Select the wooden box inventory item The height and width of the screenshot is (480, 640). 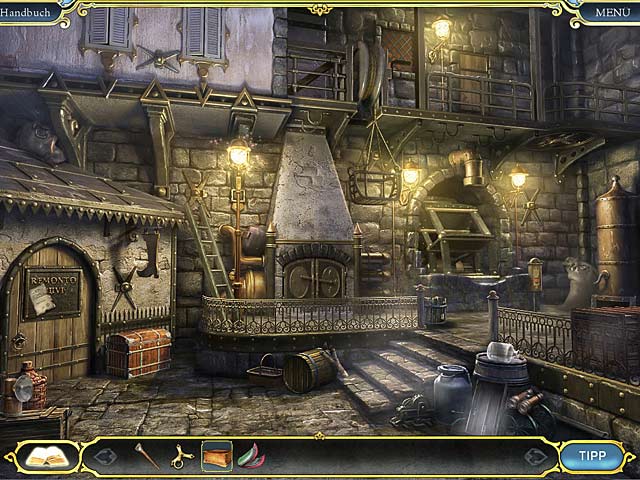click(x=216, y=456)
